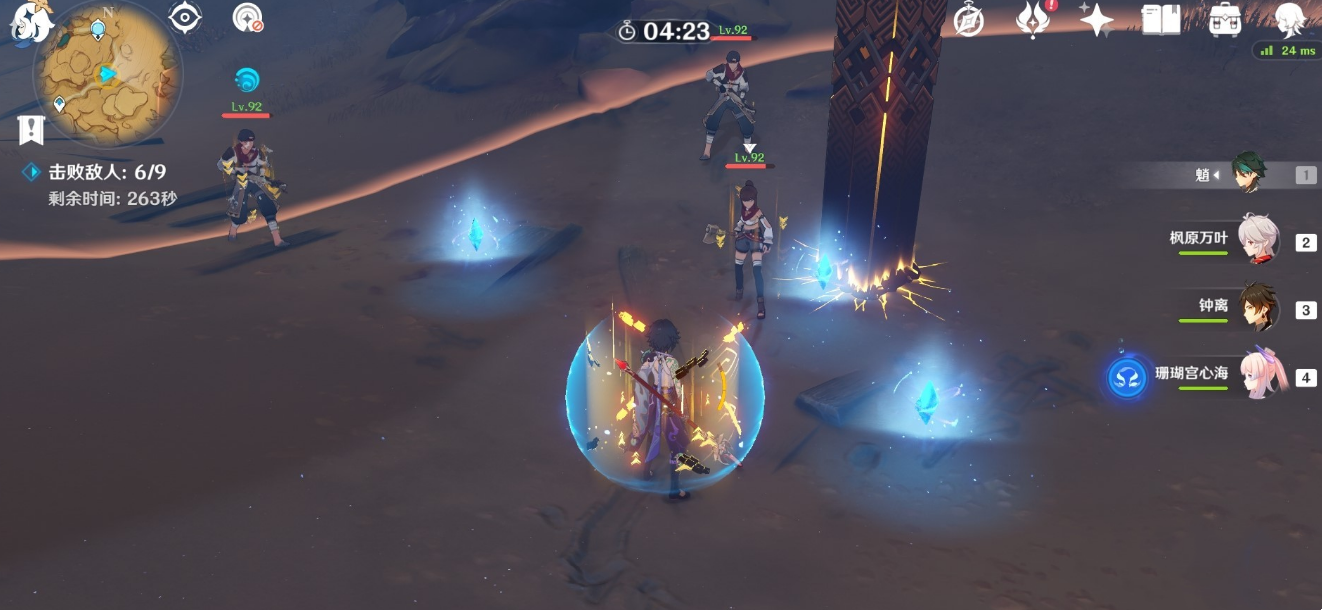Open the events icon with red alert
The height and width of the screenshot is (610, 1322).
click(x=1032, y=20)
